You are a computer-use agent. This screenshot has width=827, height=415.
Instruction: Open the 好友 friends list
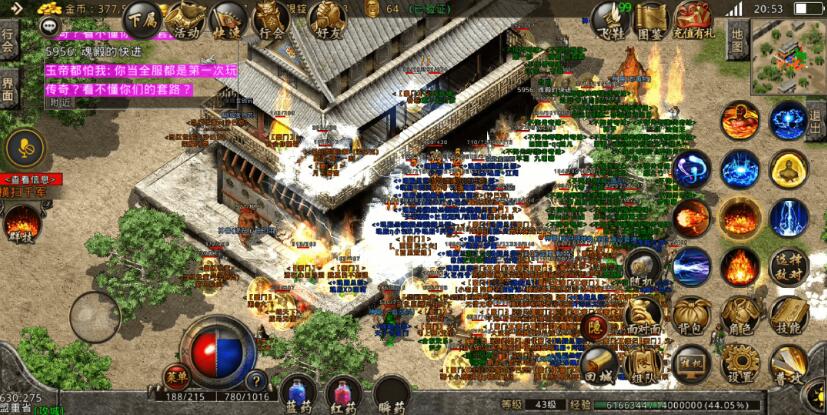(x=325, y=17)
